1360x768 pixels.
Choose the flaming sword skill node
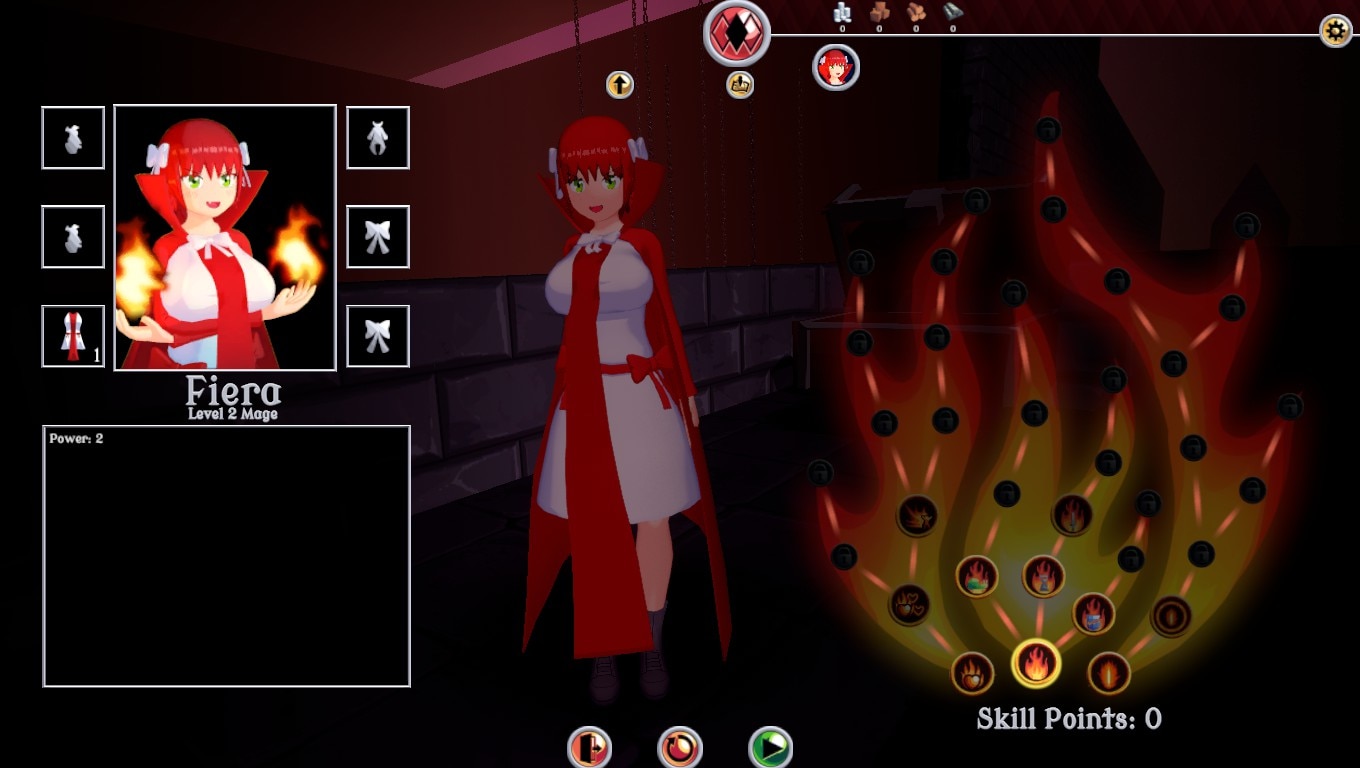pos(1072,515)
